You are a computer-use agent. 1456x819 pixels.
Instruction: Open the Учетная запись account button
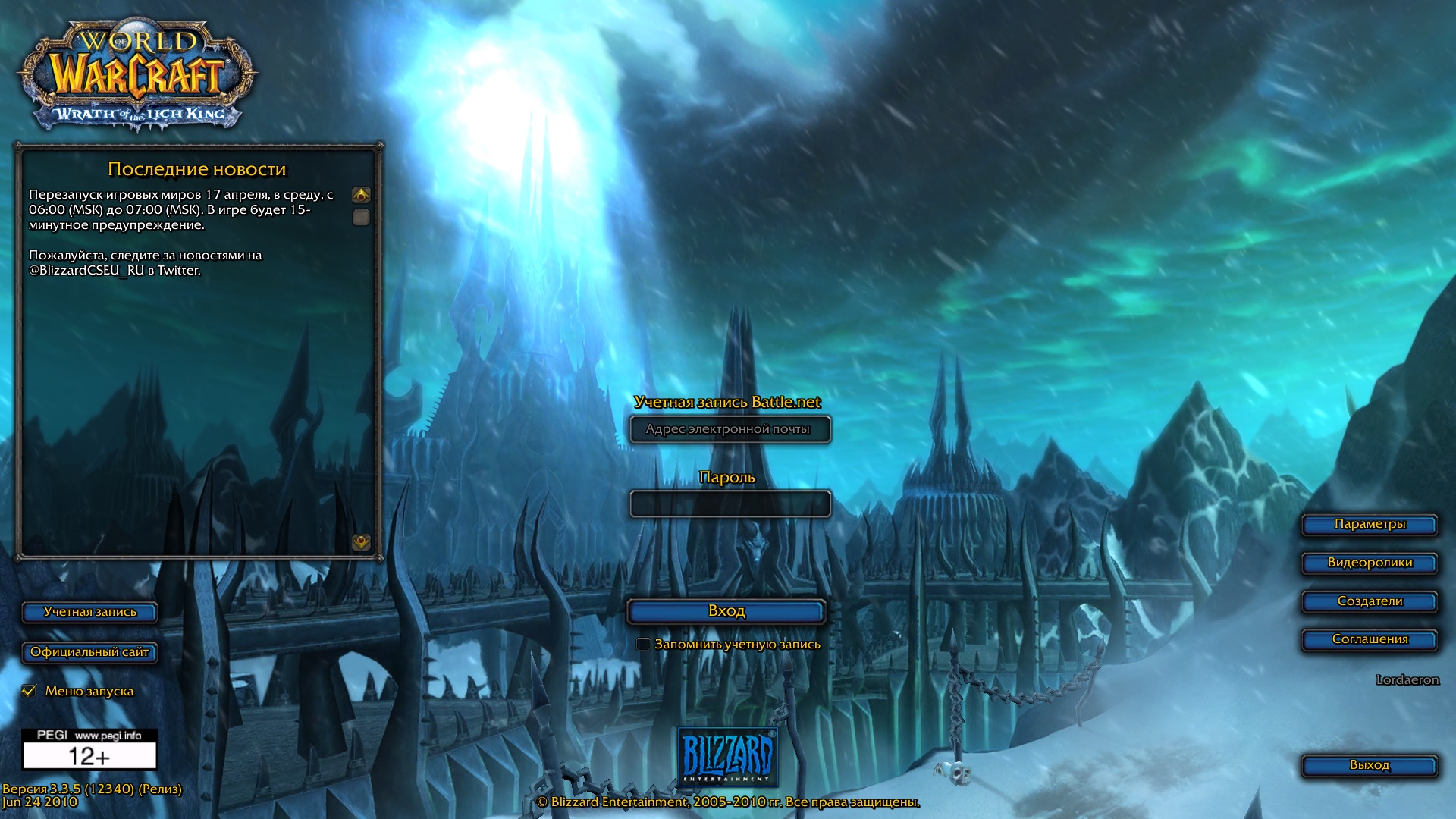click(89, 613)
